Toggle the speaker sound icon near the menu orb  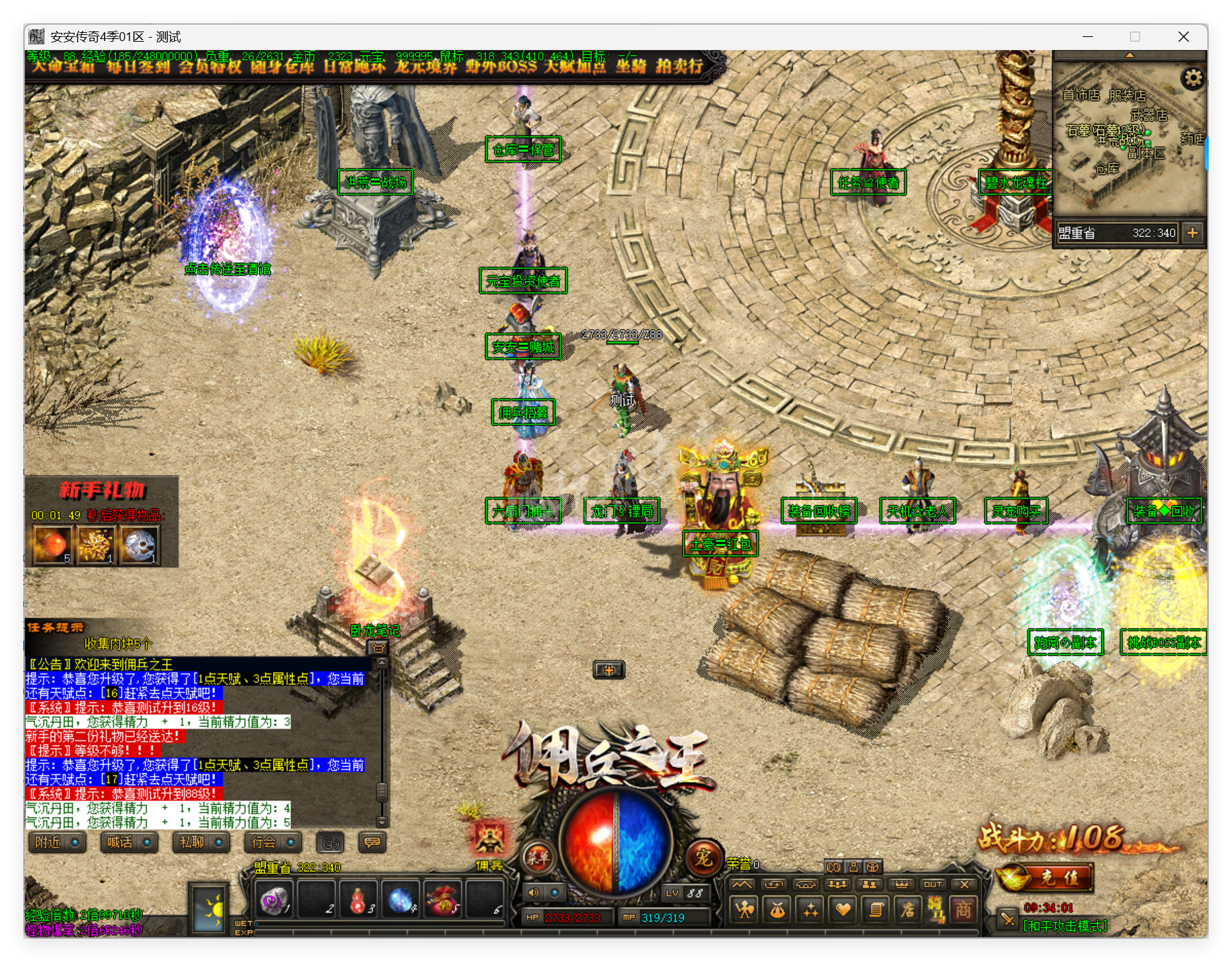click(533, 894)
